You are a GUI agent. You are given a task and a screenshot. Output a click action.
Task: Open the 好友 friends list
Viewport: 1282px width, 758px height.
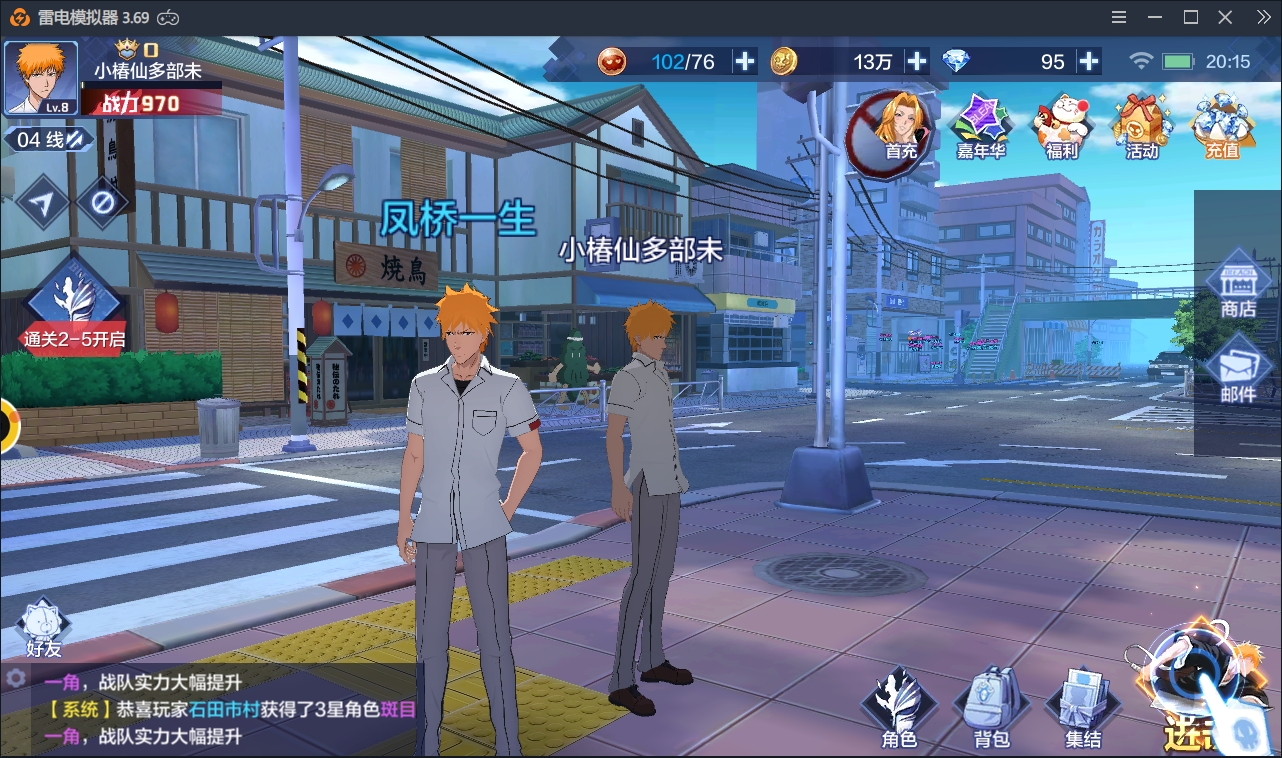coord(43,628)
